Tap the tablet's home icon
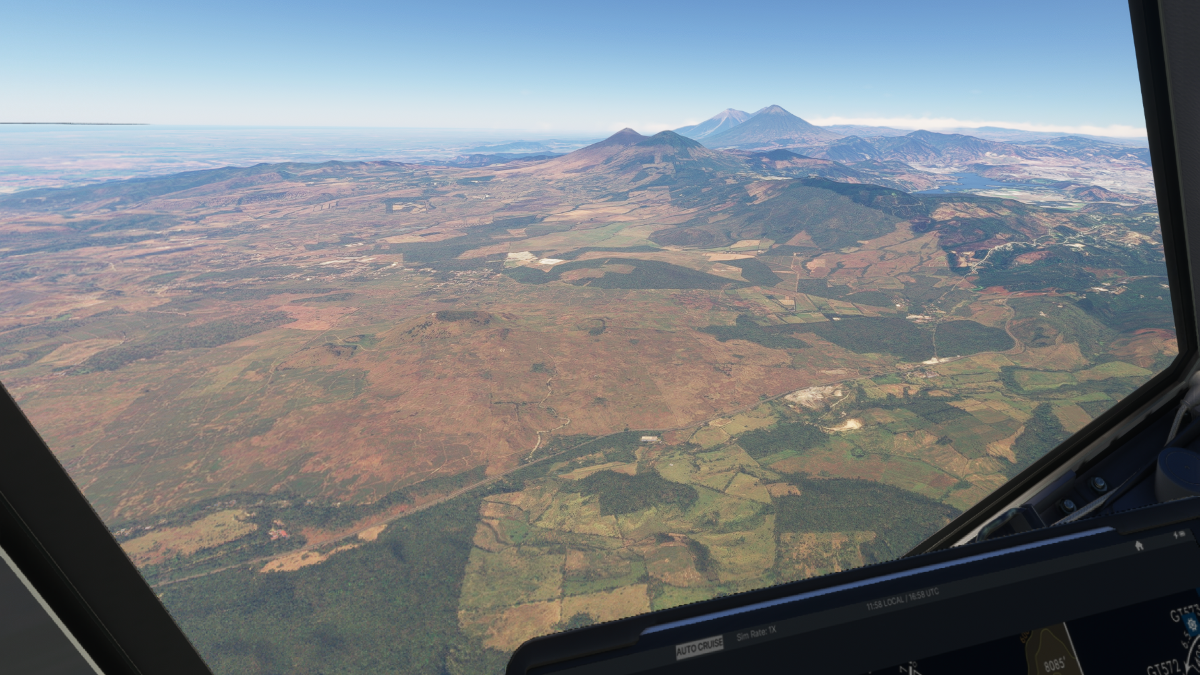The image size is (1200, 675). click(1138, 546)
